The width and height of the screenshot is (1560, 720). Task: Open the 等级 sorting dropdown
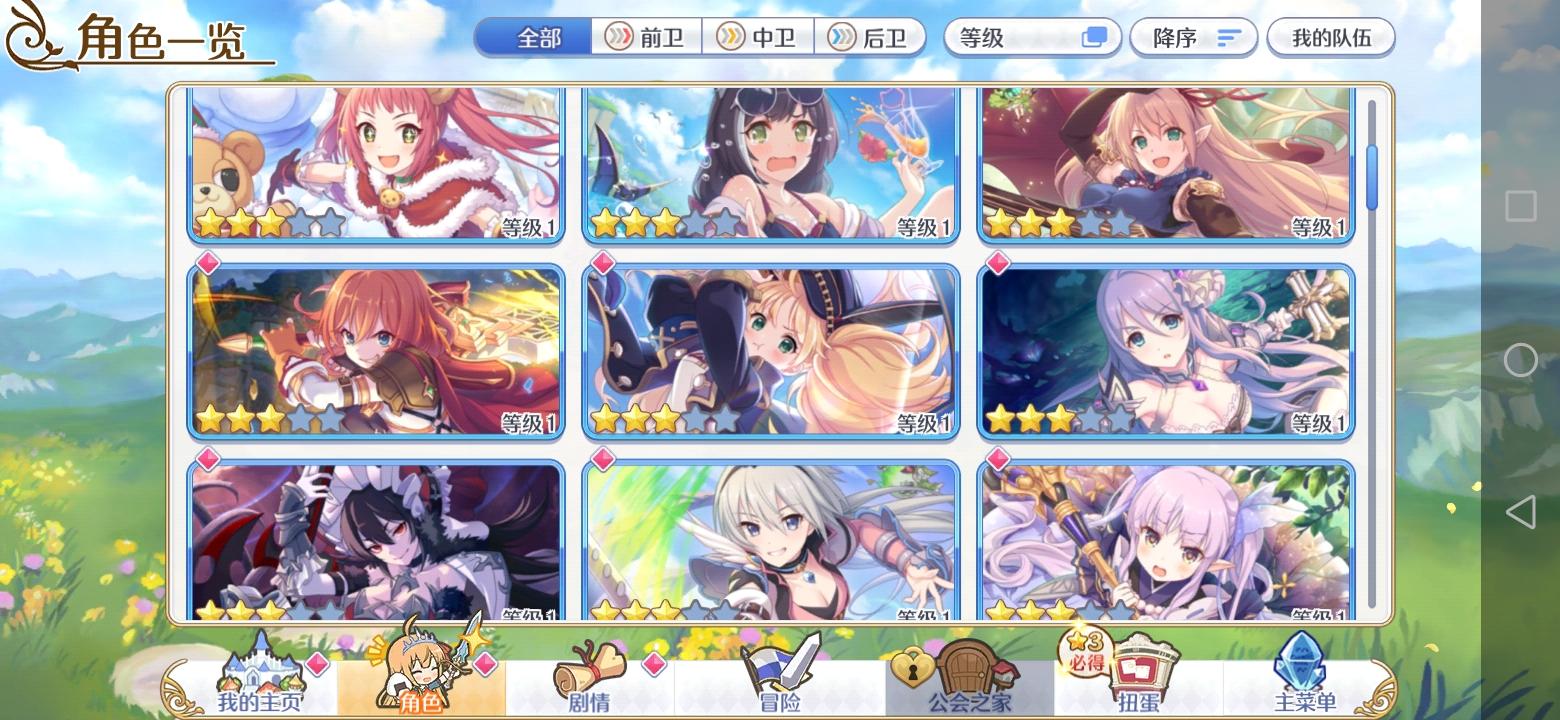[x=1010, y=37]
